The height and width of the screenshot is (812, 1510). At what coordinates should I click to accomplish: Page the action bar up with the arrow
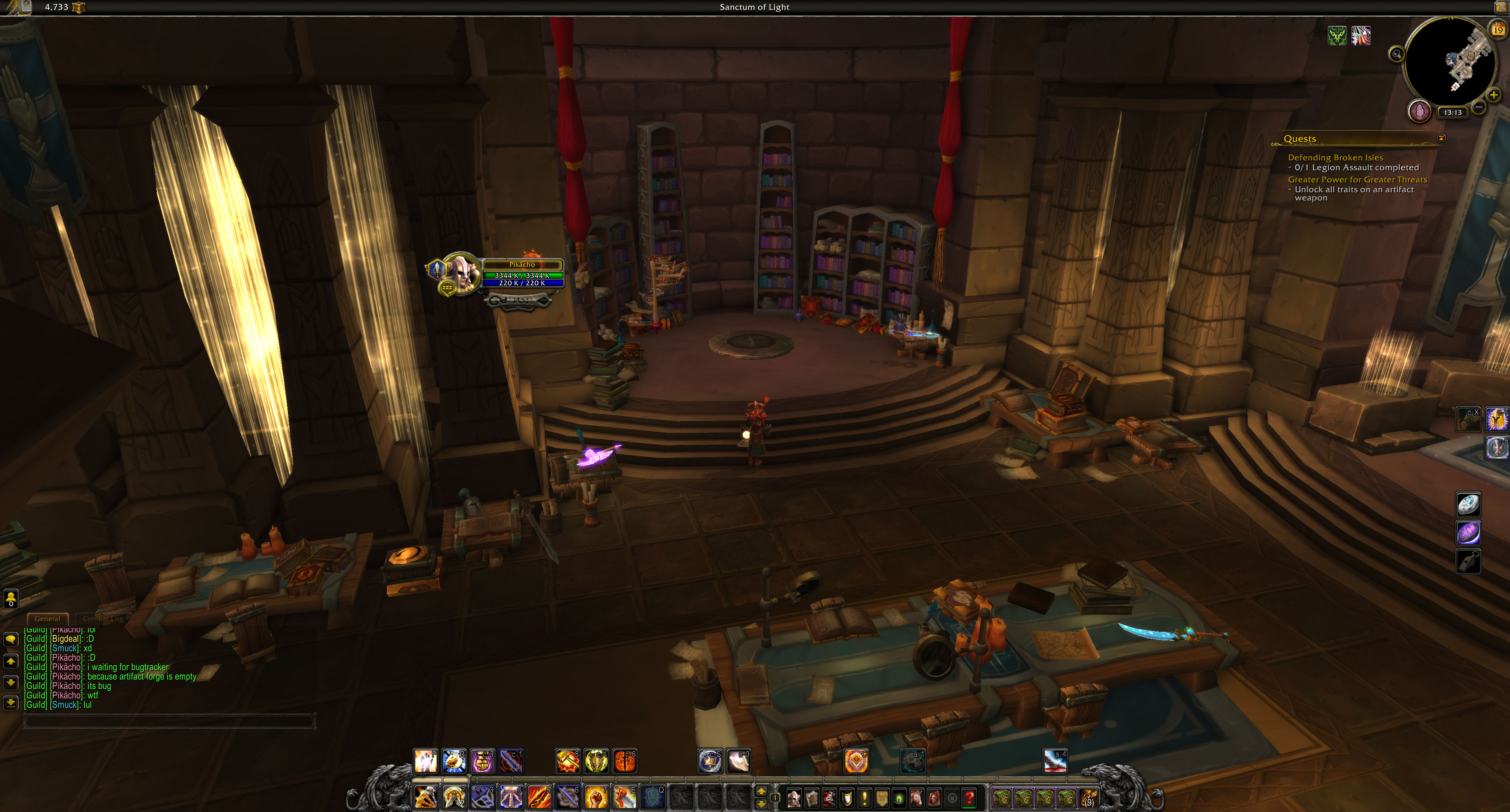(x=761, y=792)
